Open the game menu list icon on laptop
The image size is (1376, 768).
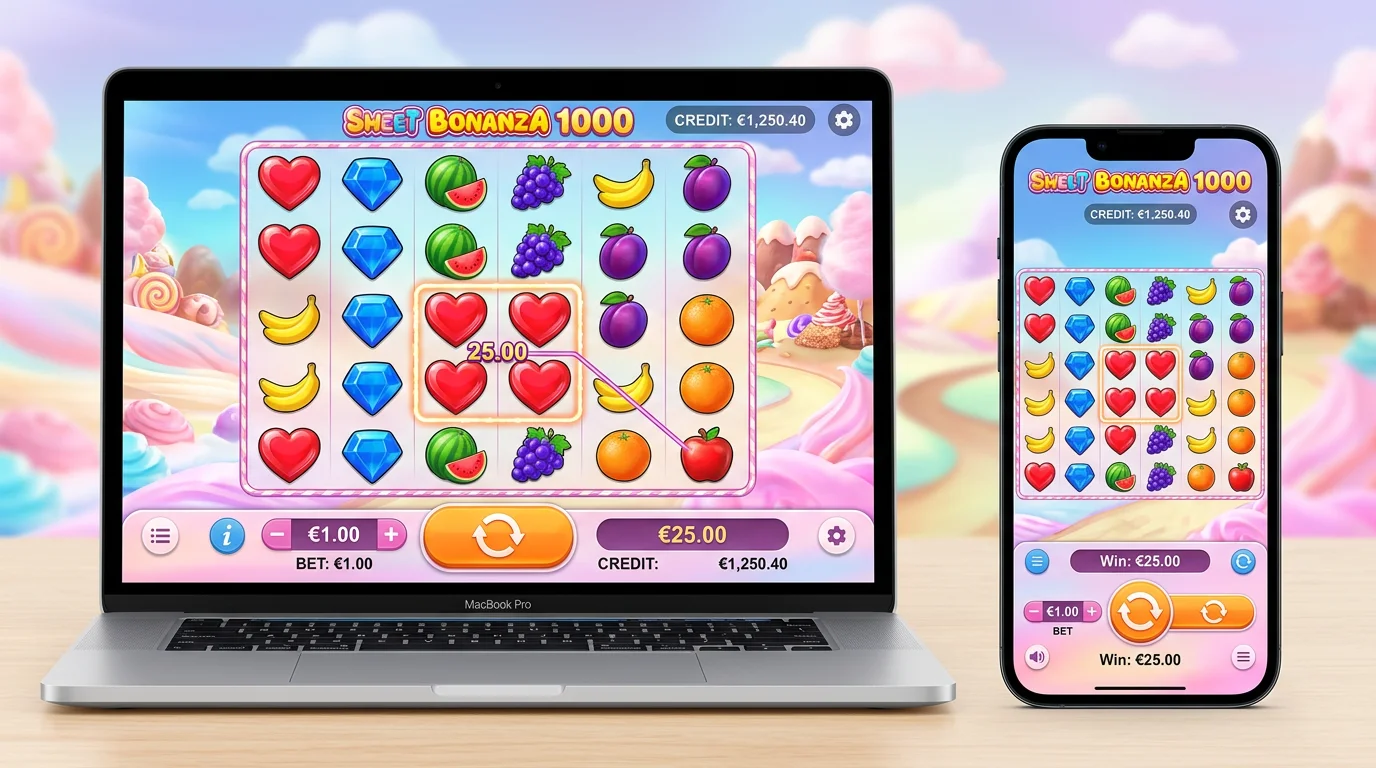(160, 535)
